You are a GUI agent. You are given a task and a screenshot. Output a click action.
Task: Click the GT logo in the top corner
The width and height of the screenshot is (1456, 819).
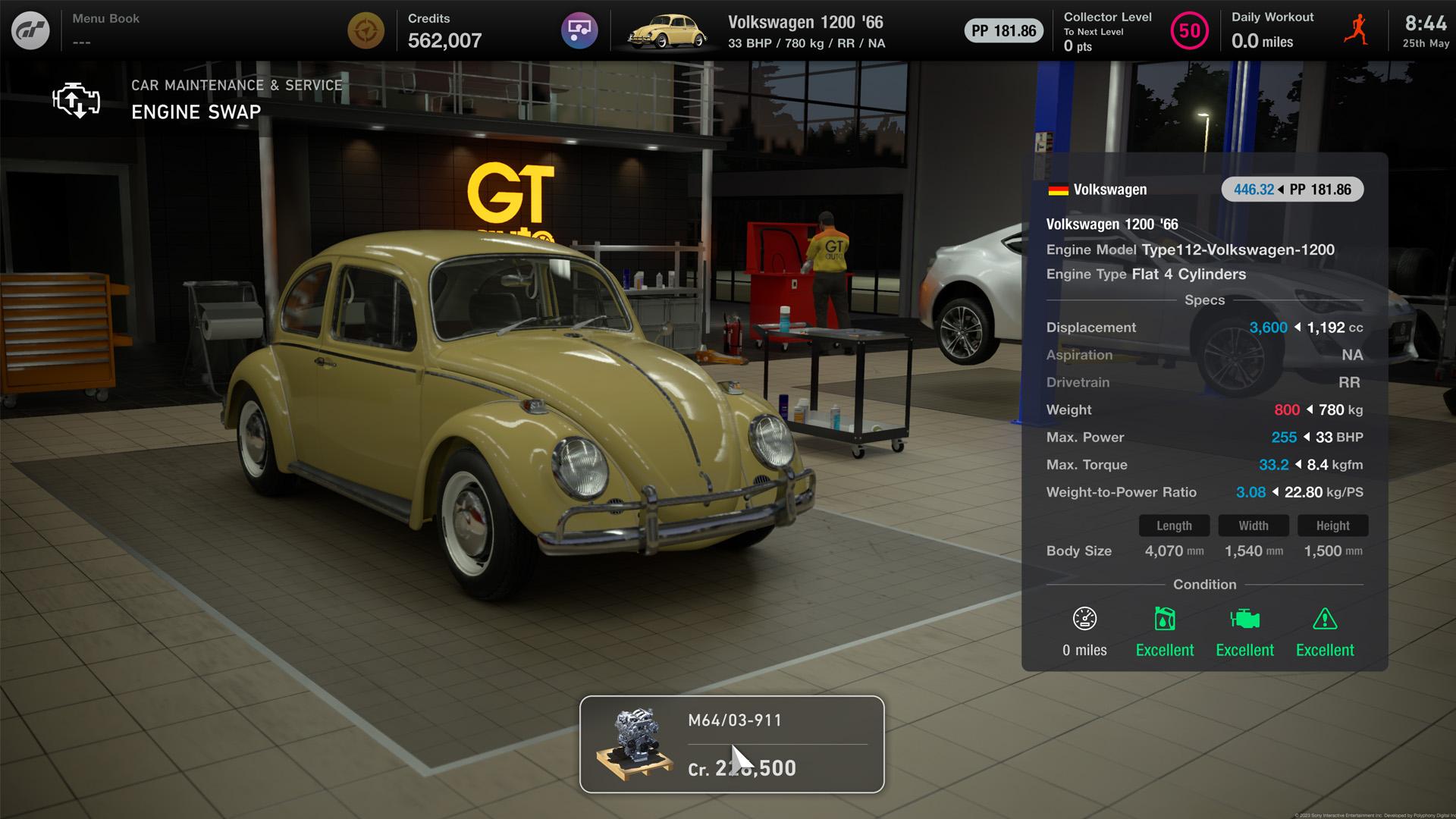pos(30,30)
